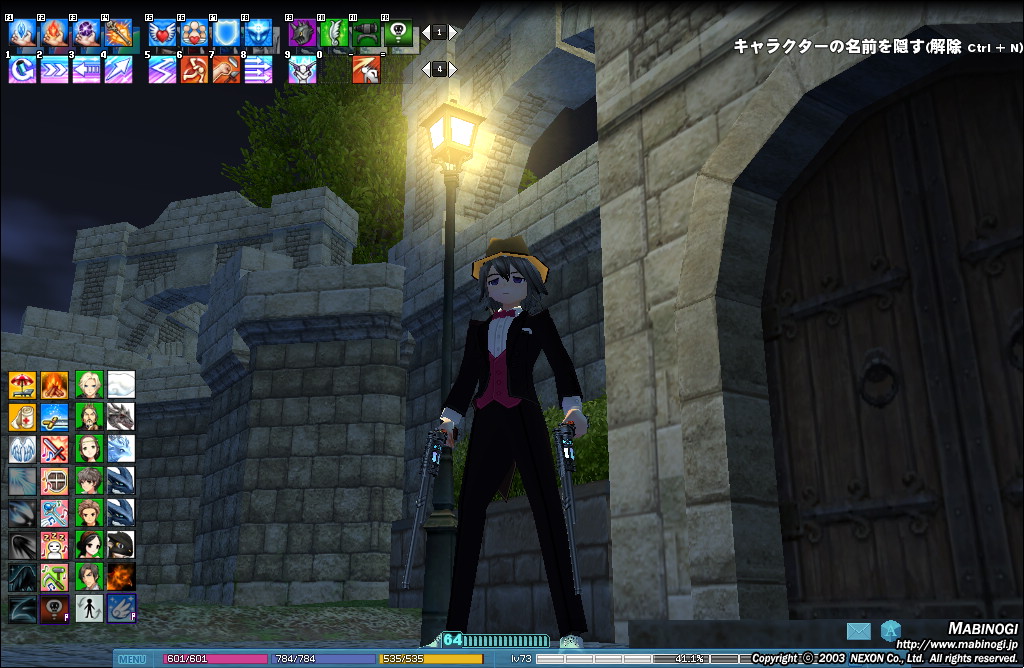Activate the zigzag lightning slot five skill
This screenshot has height=668, width=1024.
pyautogui.click(x=162, y=70)
